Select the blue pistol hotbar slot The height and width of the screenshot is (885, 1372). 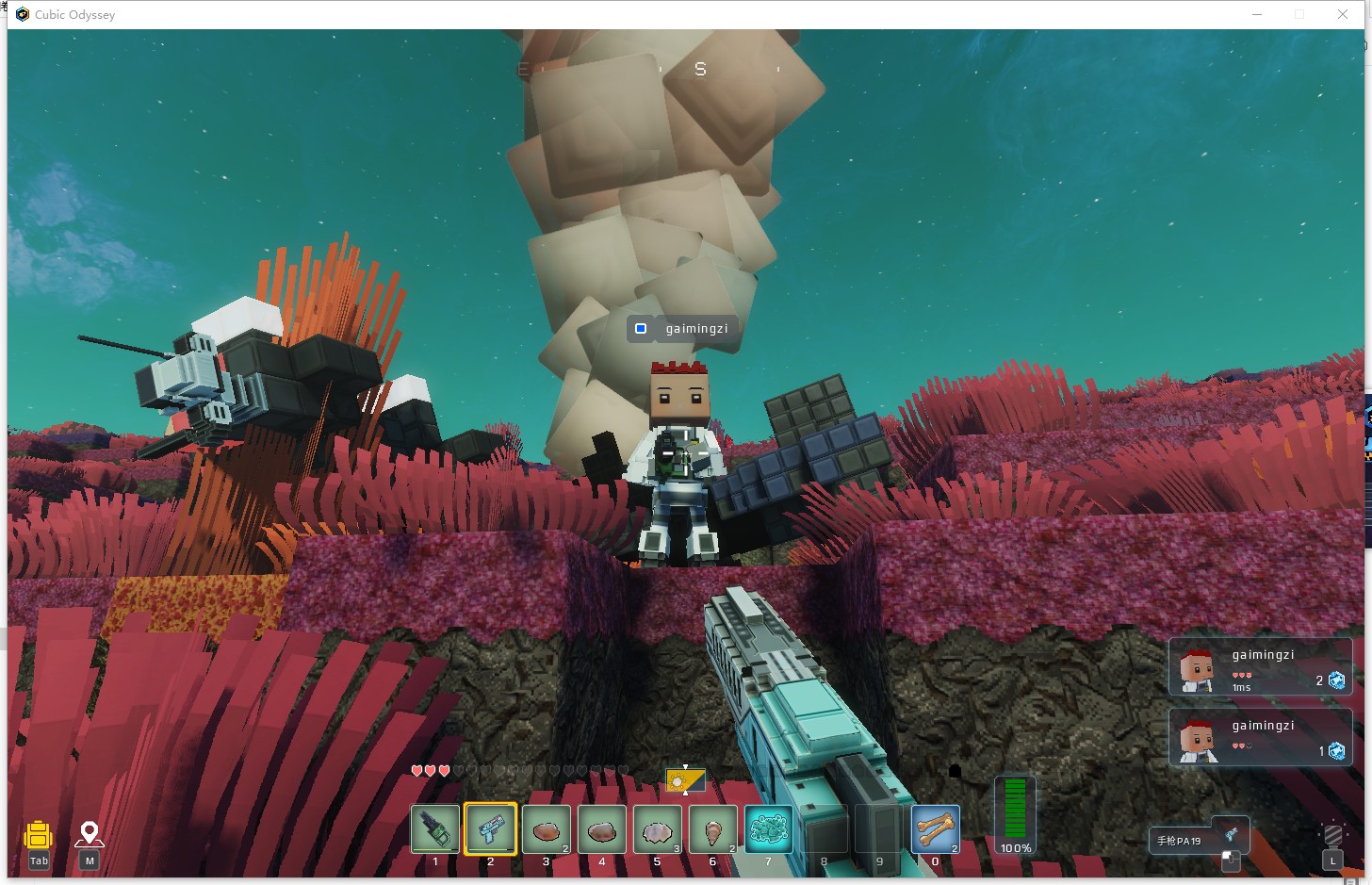(x=490, y=829)
